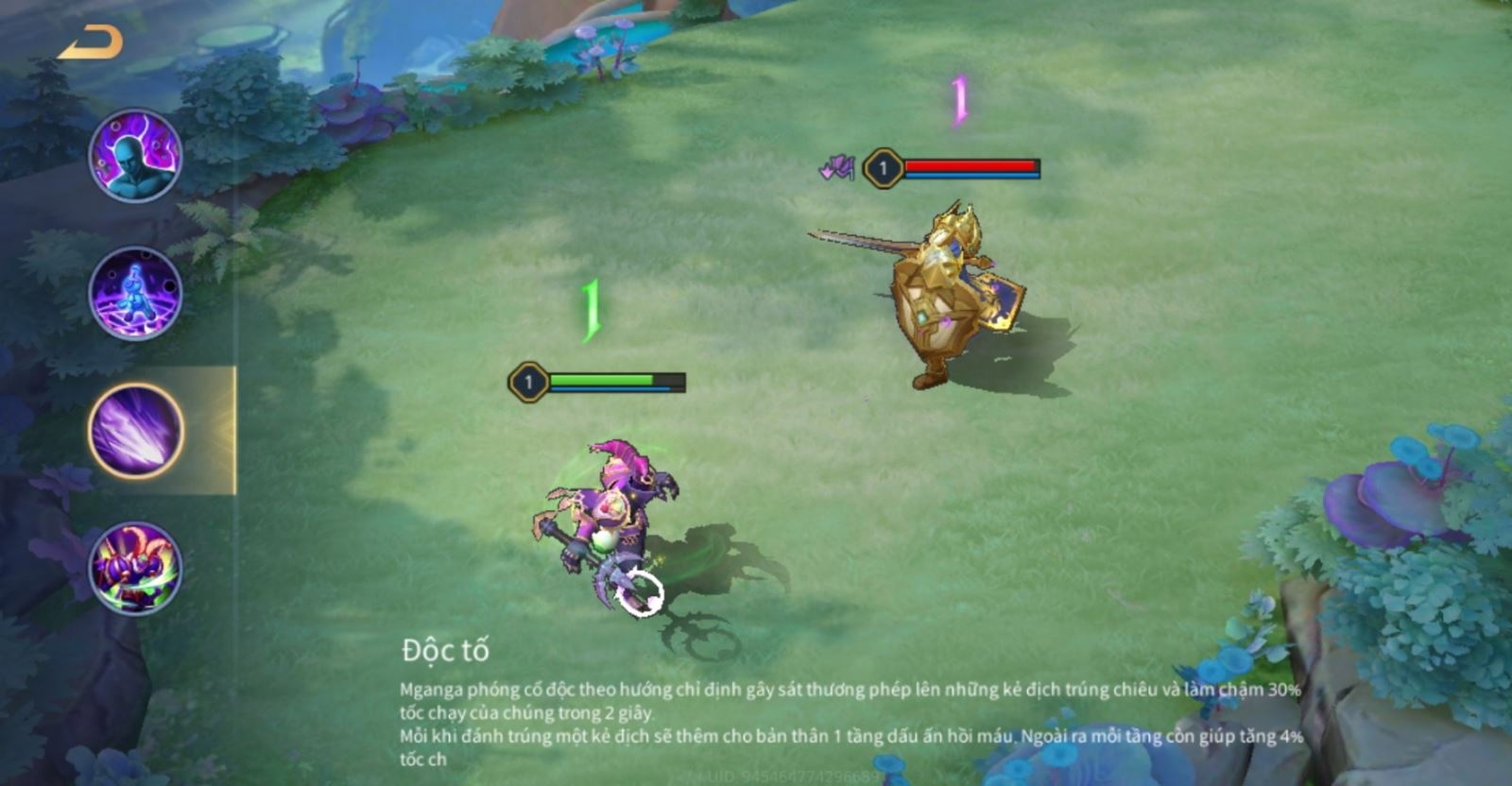
Task: Open the red-and-green ultimate skill icon
Action: click(135, 569)
